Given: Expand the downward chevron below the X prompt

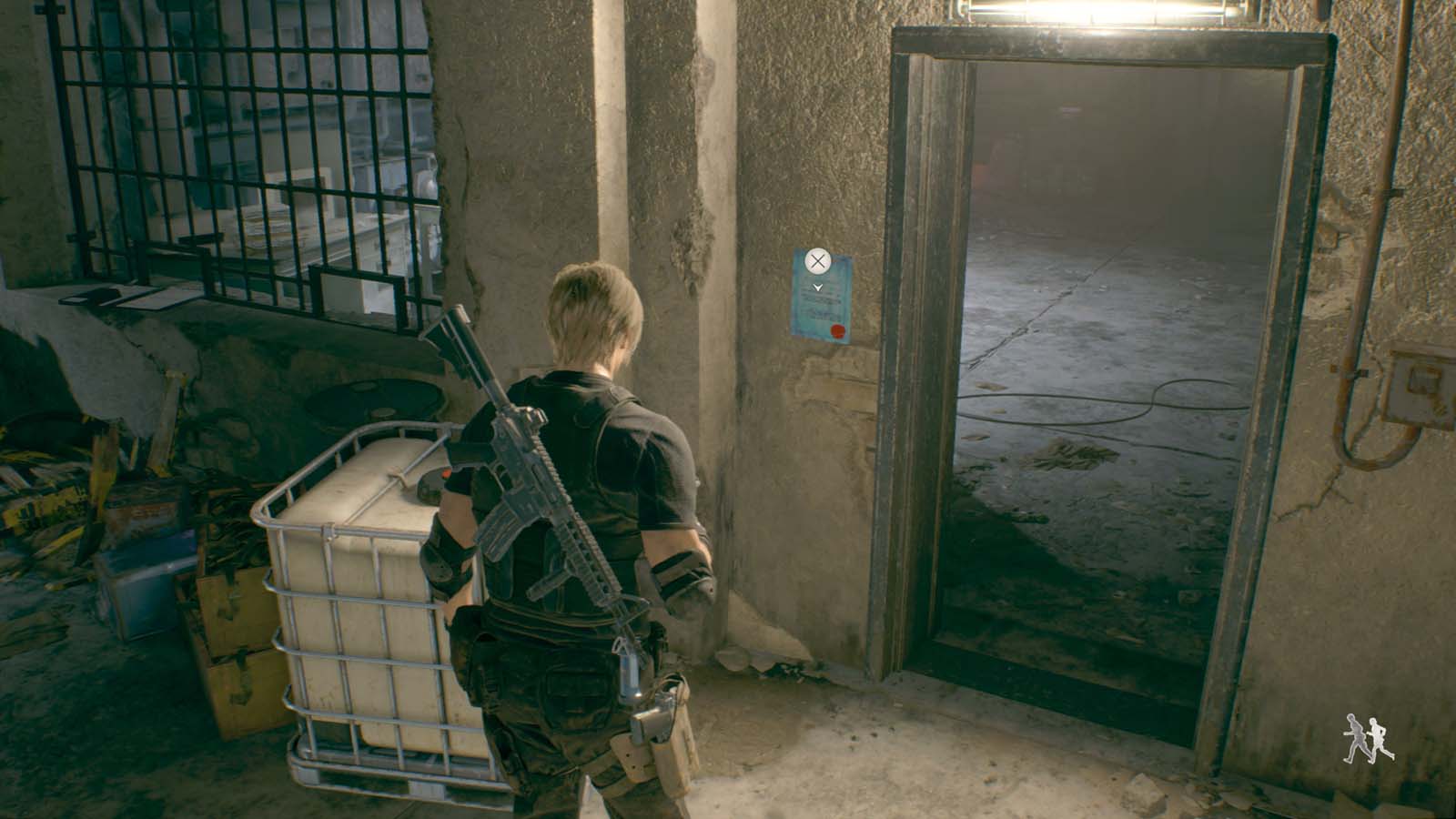Looking at the screenshot, I should click(819, 285).
